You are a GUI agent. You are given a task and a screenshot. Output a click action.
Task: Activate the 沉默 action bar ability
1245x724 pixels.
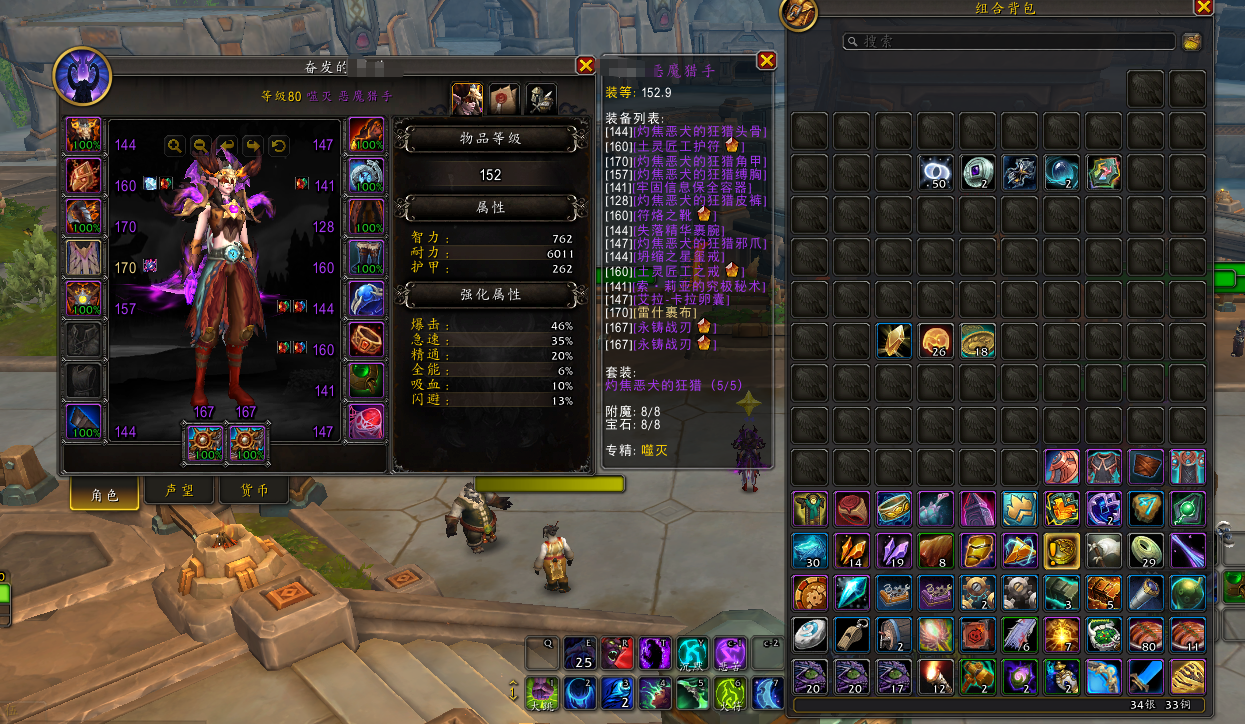coord(693,654)
